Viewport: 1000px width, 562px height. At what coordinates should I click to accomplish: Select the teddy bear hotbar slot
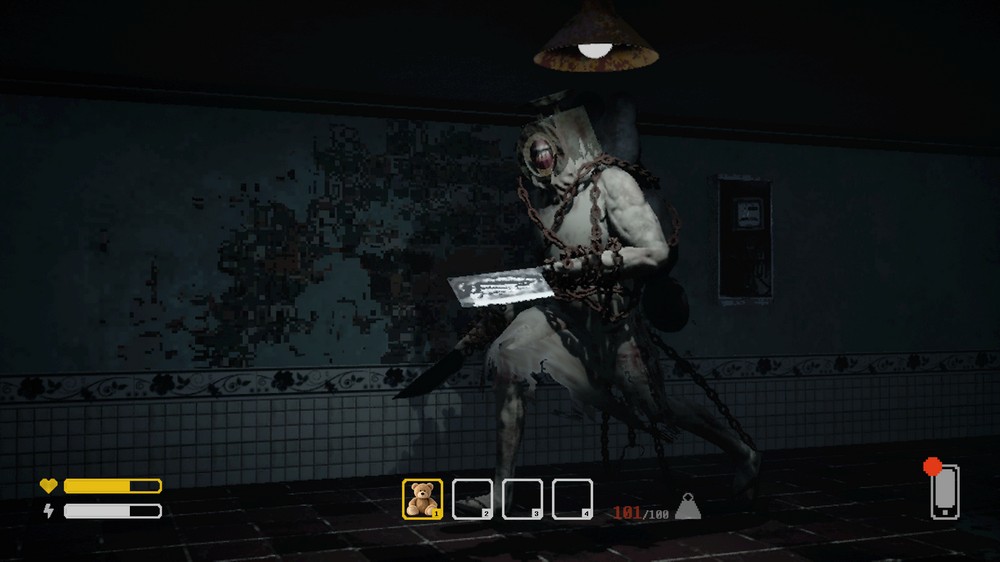pyautogui.click(x=422, y=499)
